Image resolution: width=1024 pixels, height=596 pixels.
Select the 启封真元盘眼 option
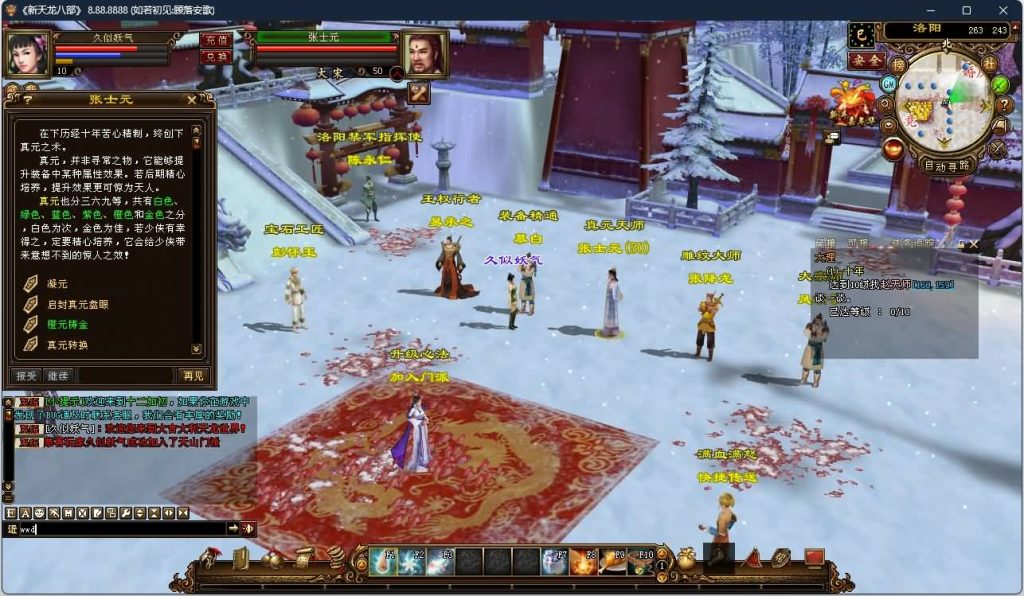76,305
